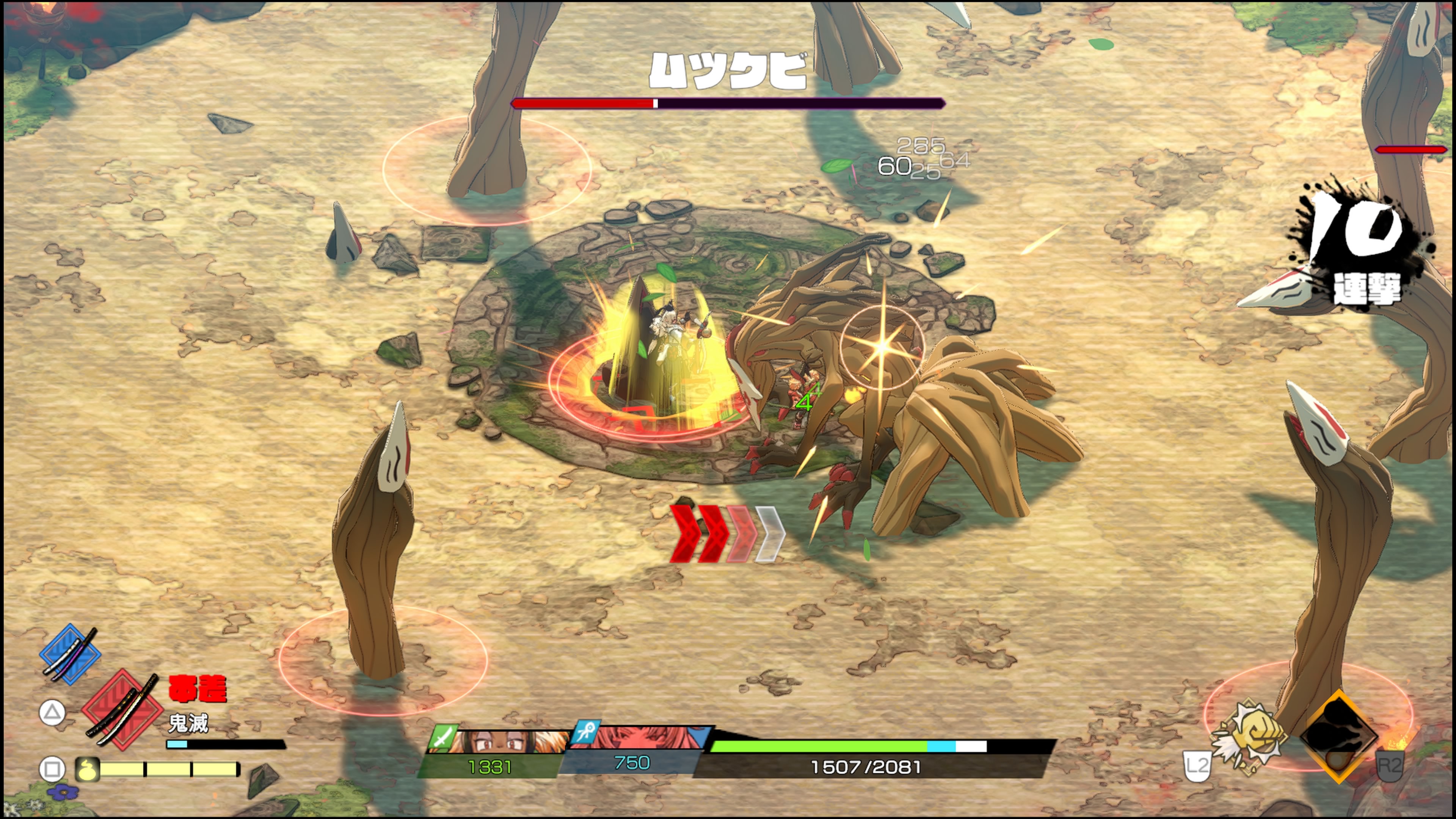Select the blue katana weapon diamond
Screen dimensions: 1456x819
[70, 654]
